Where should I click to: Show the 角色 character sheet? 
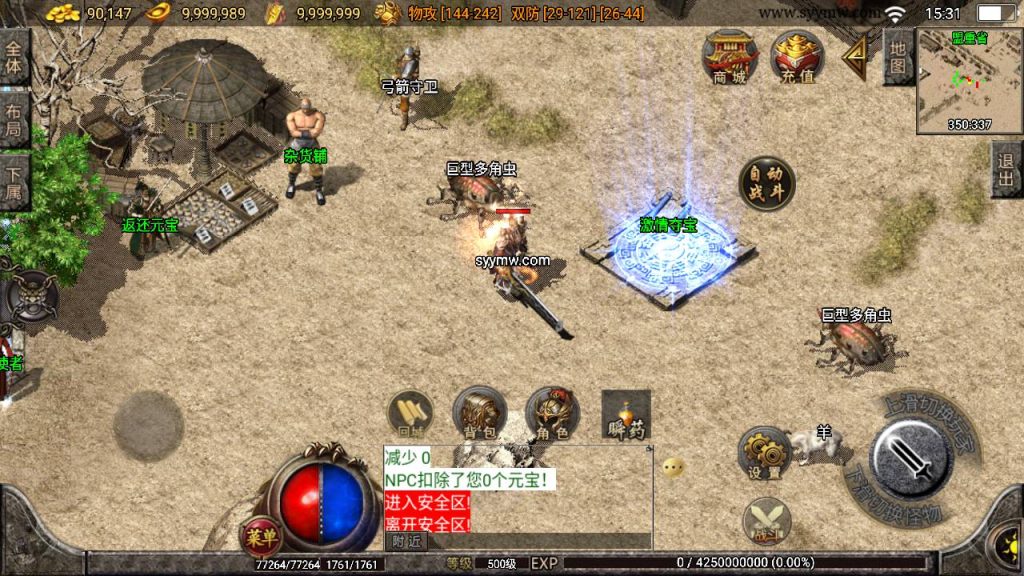[x=552, y=414]
